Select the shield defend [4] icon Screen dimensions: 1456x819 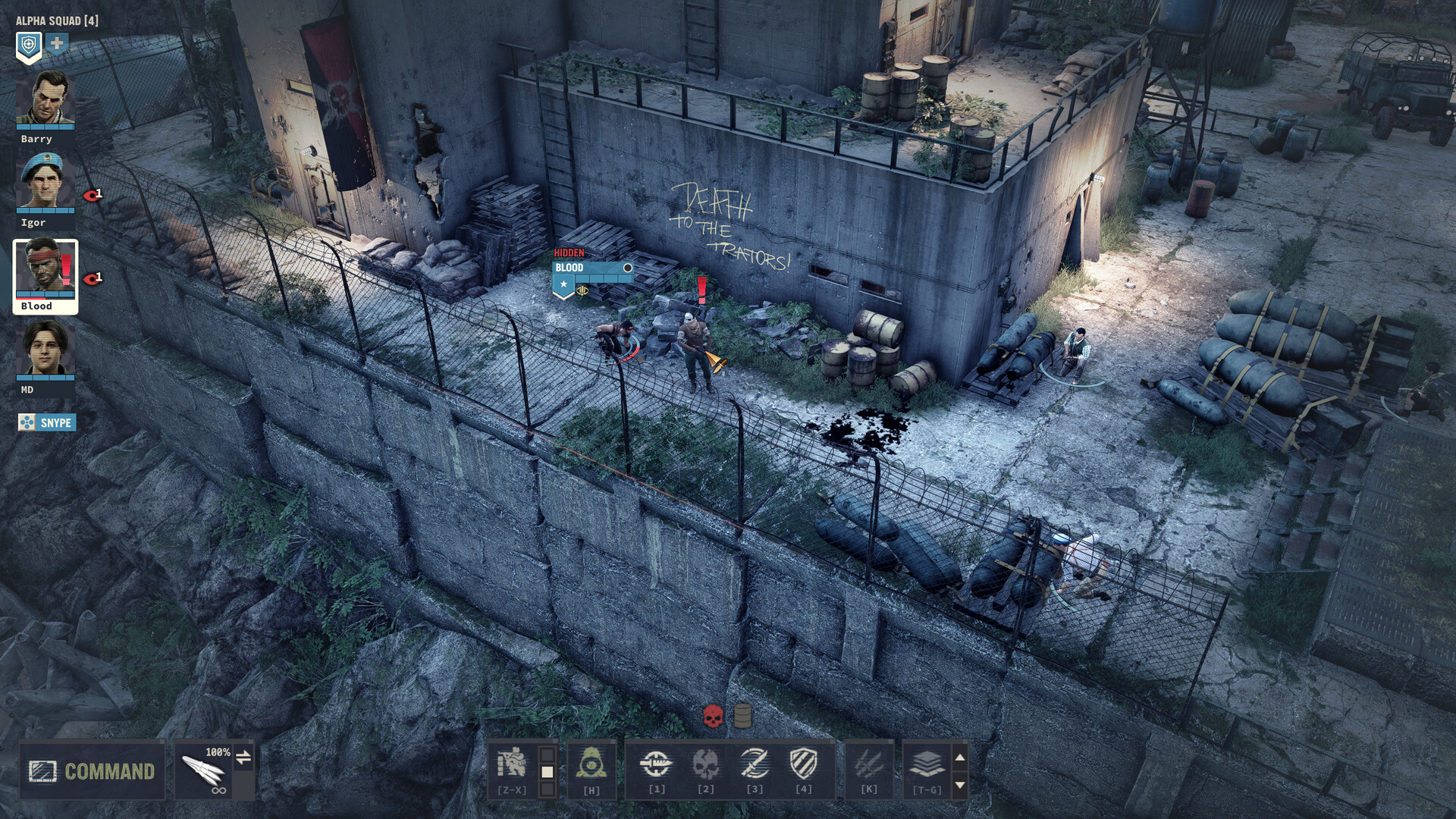click(x=804, y=764)
